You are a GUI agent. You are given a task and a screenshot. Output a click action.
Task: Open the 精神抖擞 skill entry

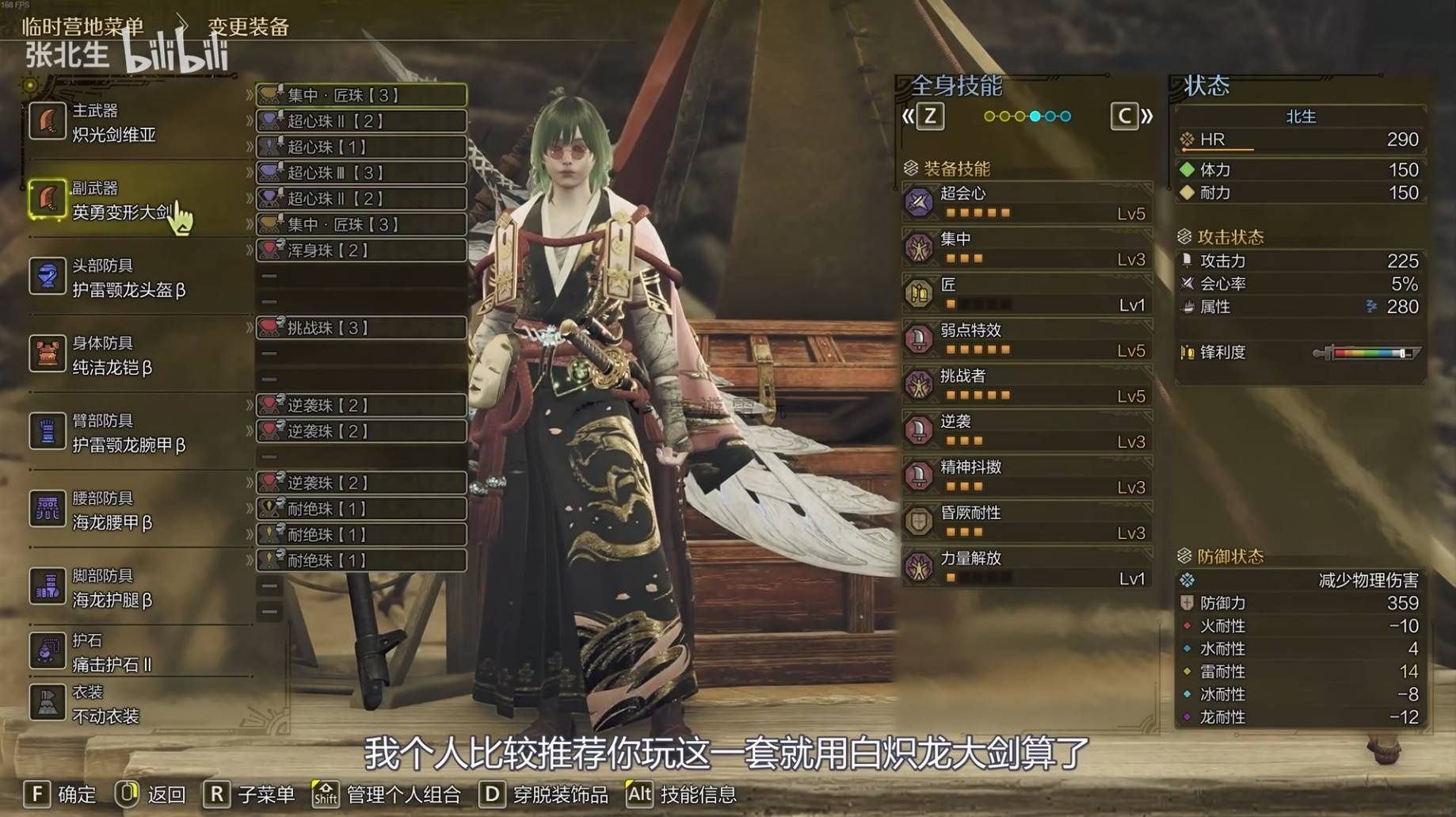tap(1027, 476)
